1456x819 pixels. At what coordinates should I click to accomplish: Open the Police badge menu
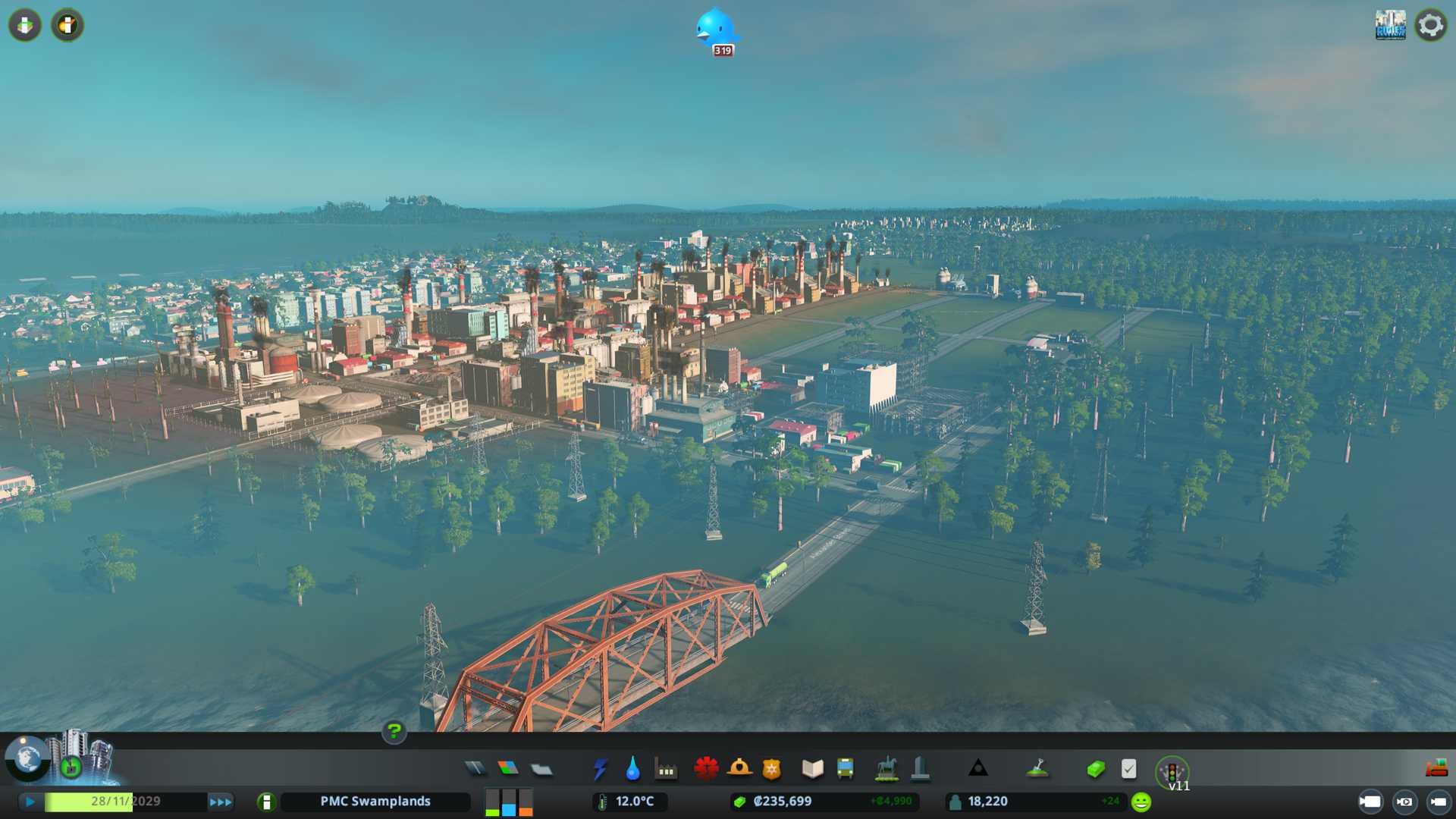[771, 769]
